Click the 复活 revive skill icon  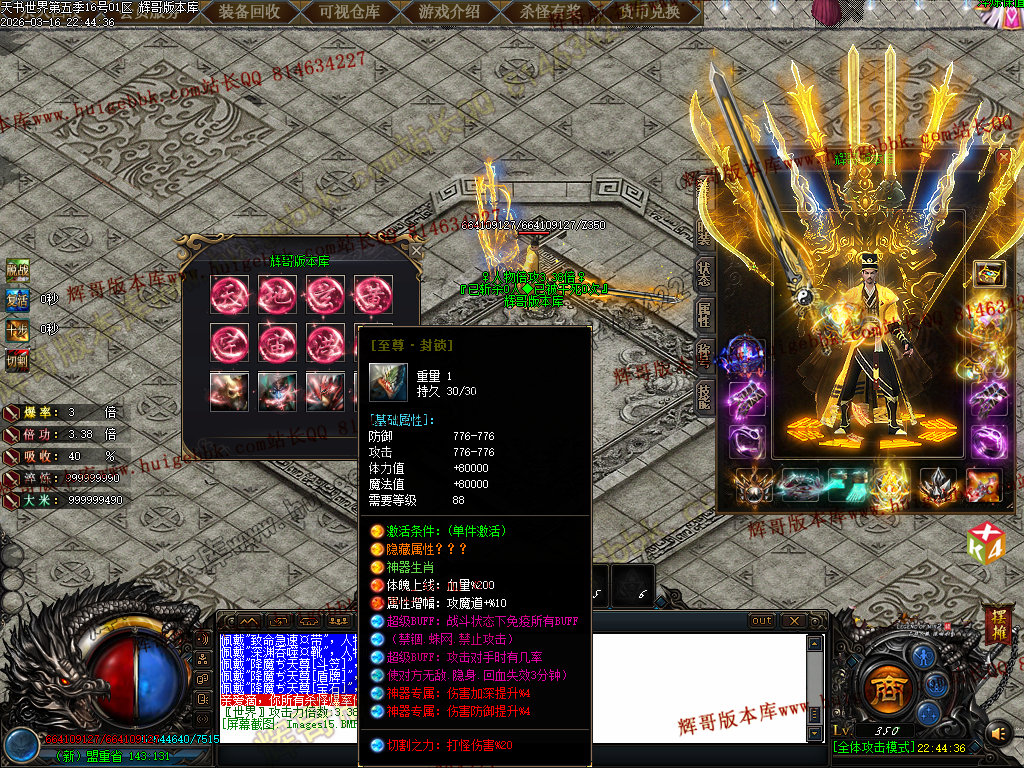click(17, 299)
